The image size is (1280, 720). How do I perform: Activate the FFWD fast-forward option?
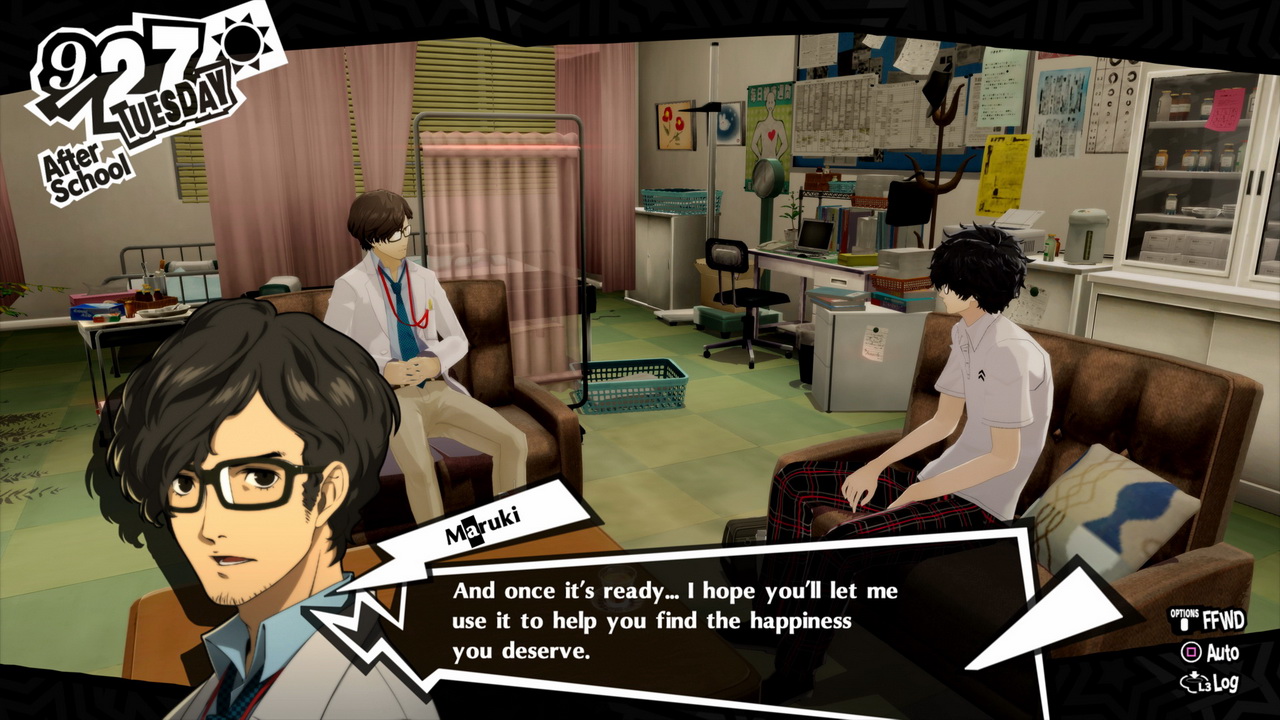pos(1209,621)
